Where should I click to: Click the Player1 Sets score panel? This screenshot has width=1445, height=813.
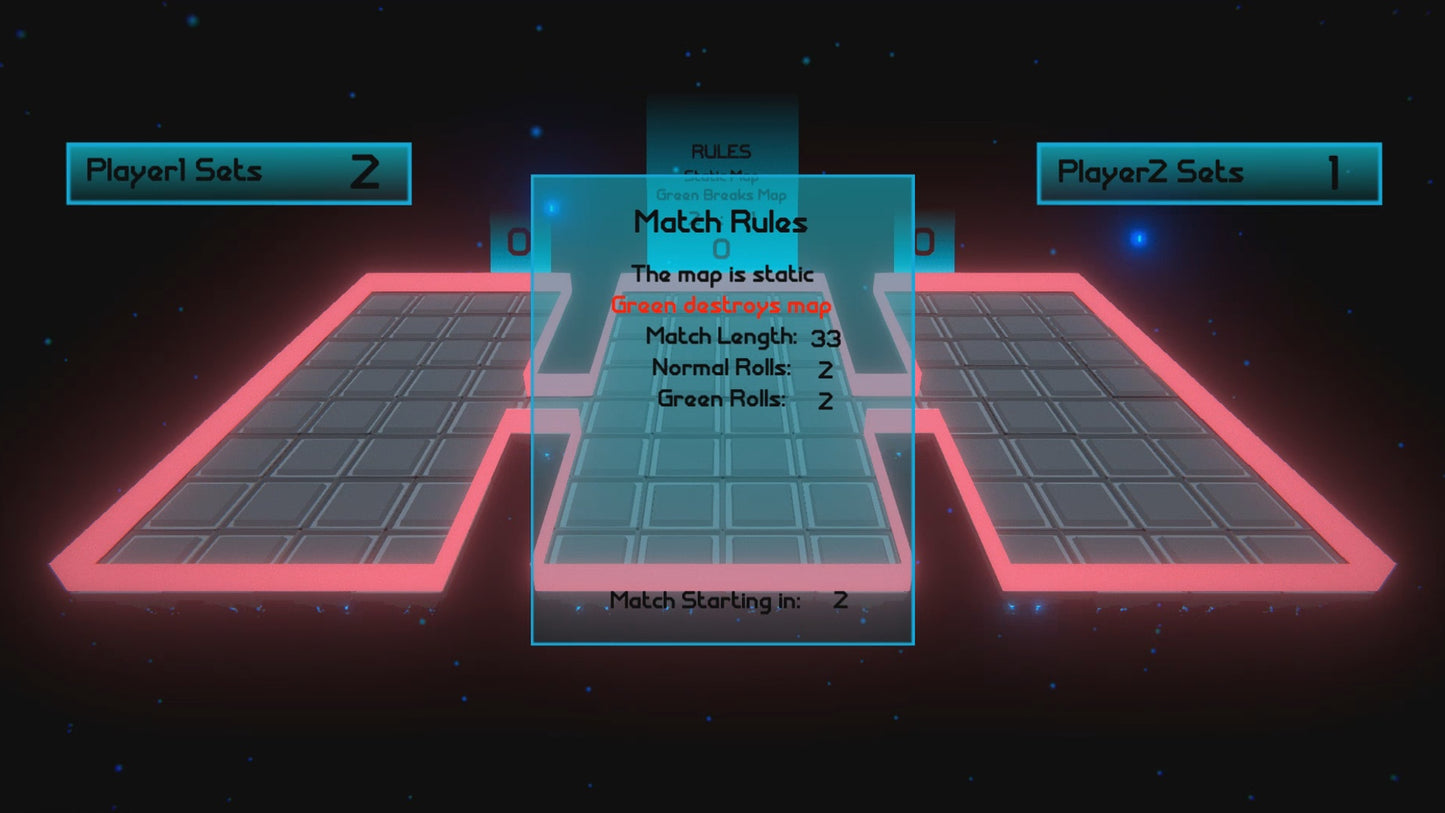(239, 172)
